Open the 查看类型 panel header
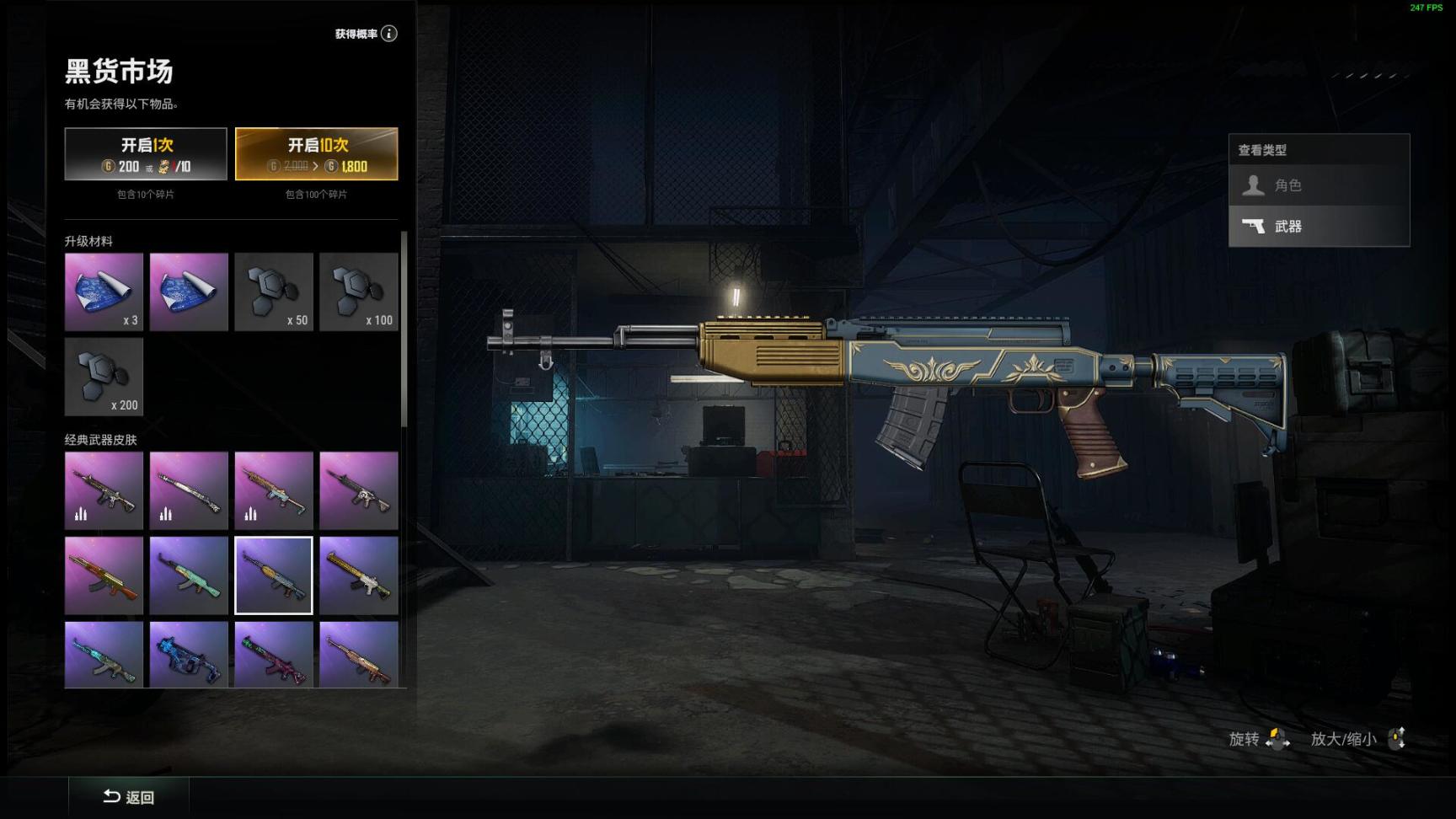The width and height of the screenshot is (1456, 819). pyautogui.click(x=1263, y=149)
